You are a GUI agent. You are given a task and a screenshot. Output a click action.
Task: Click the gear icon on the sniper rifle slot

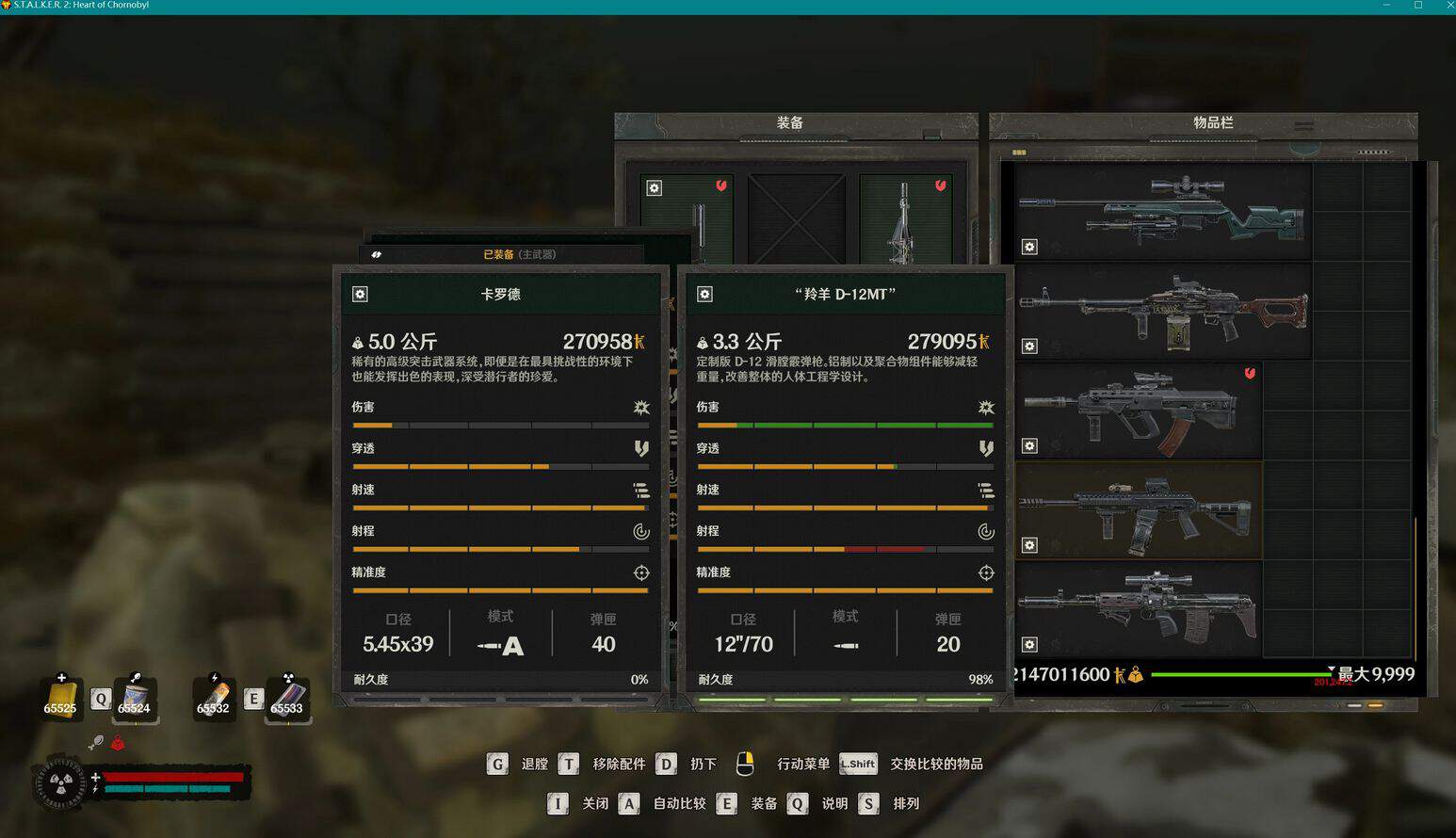coord(1029,247)
